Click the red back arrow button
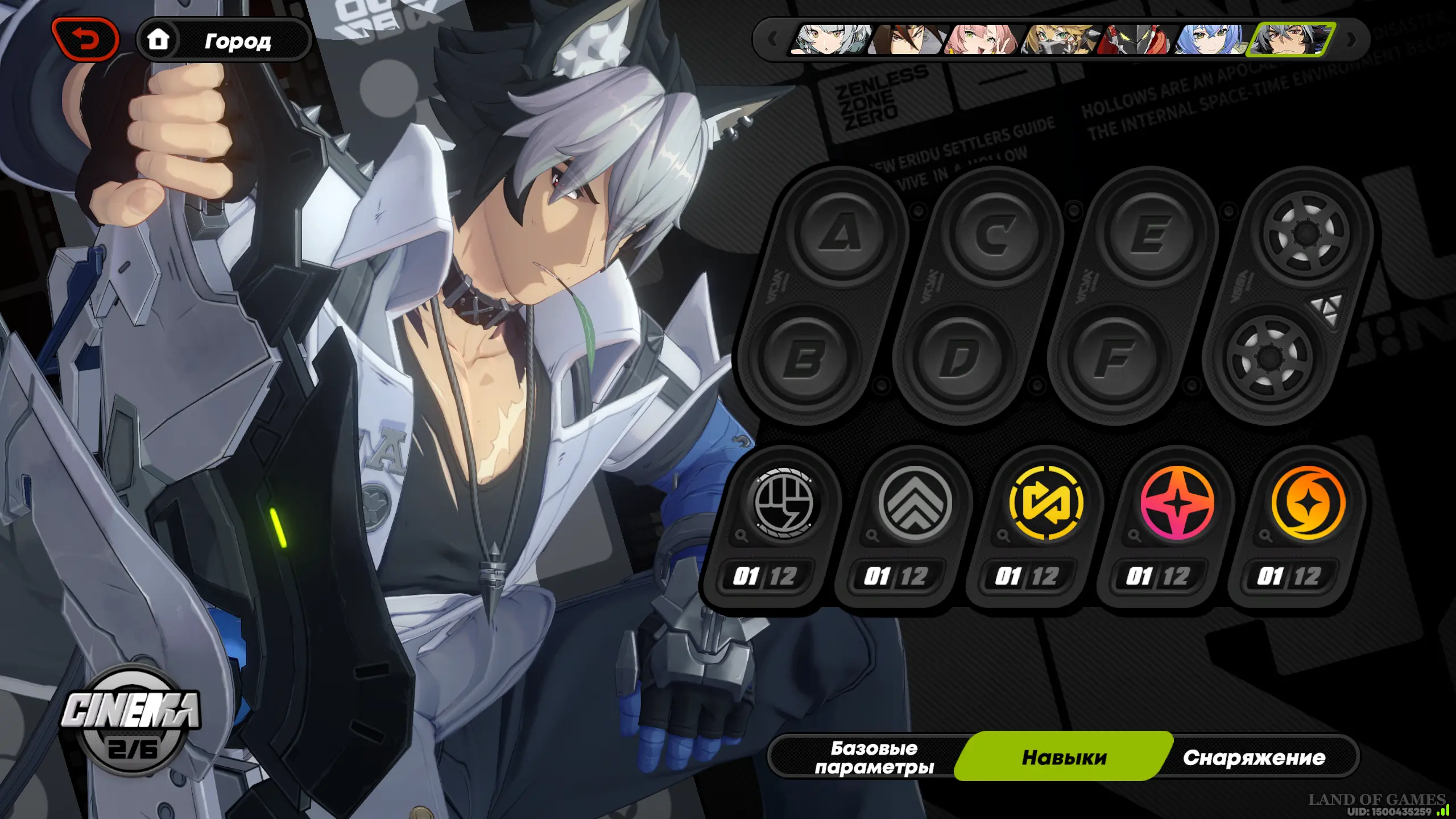This screenshot has width=1456, height=819. point(85,39)
